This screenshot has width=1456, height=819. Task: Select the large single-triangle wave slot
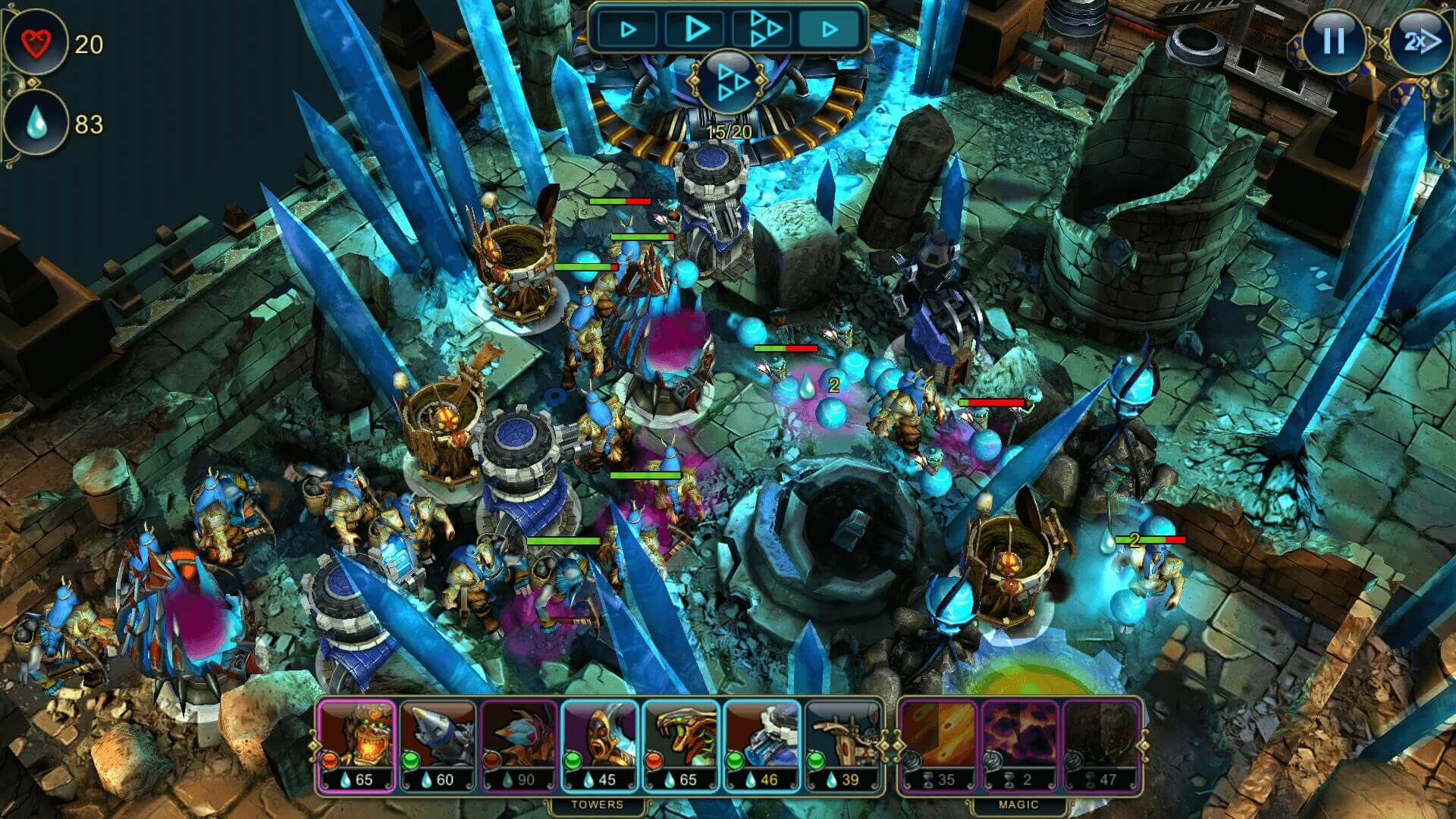tap(696, 30)
